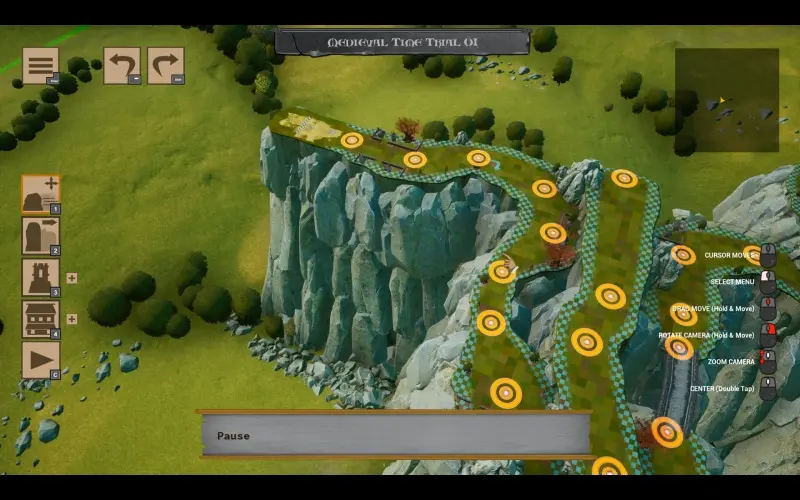Viewport: 800px width, 500px height.
Task: Select the medieval house building tool
Action: coord(40,319)
